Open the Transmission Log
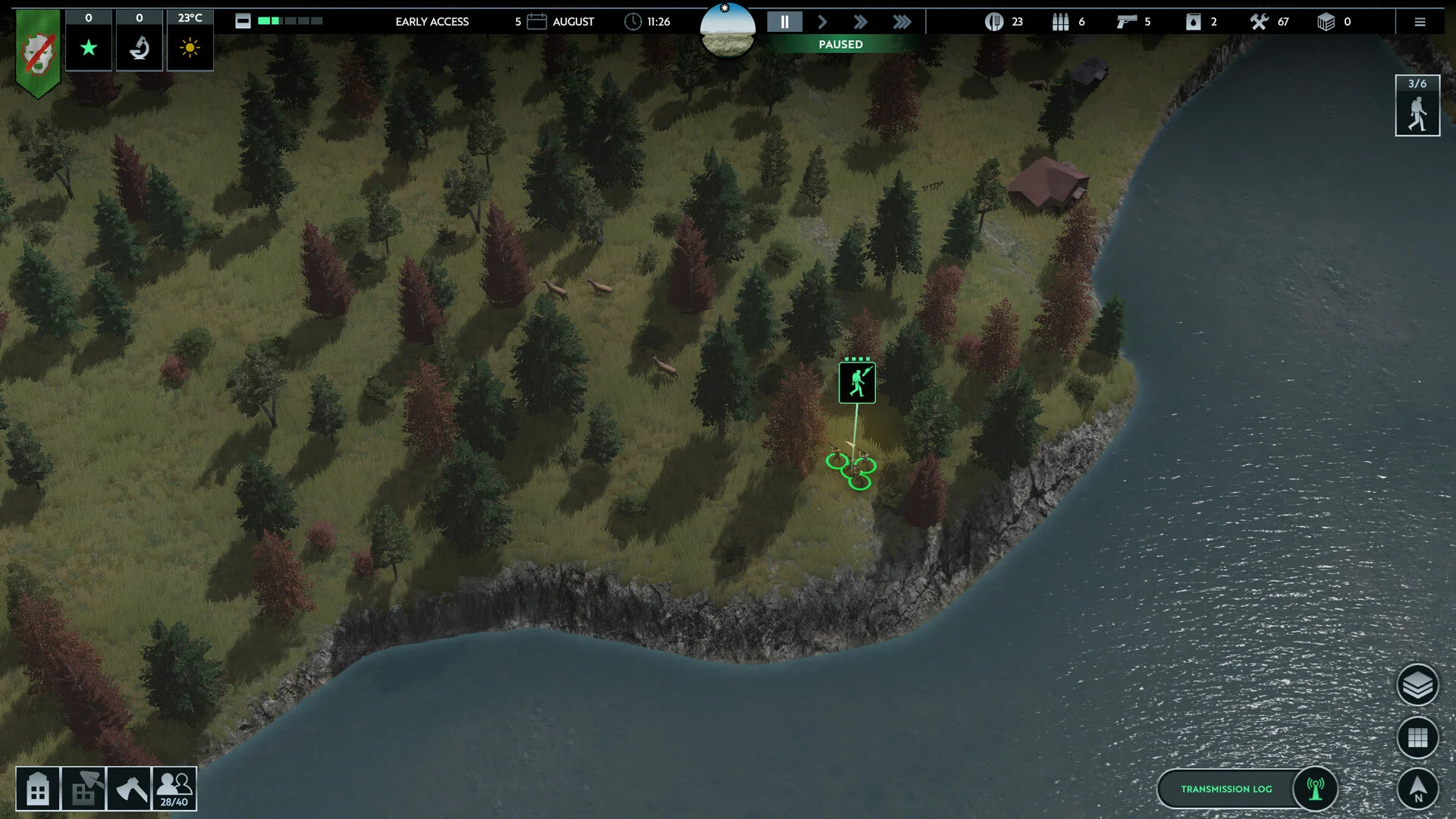Screen dimensions: 1456x819 pos(1226,789)
